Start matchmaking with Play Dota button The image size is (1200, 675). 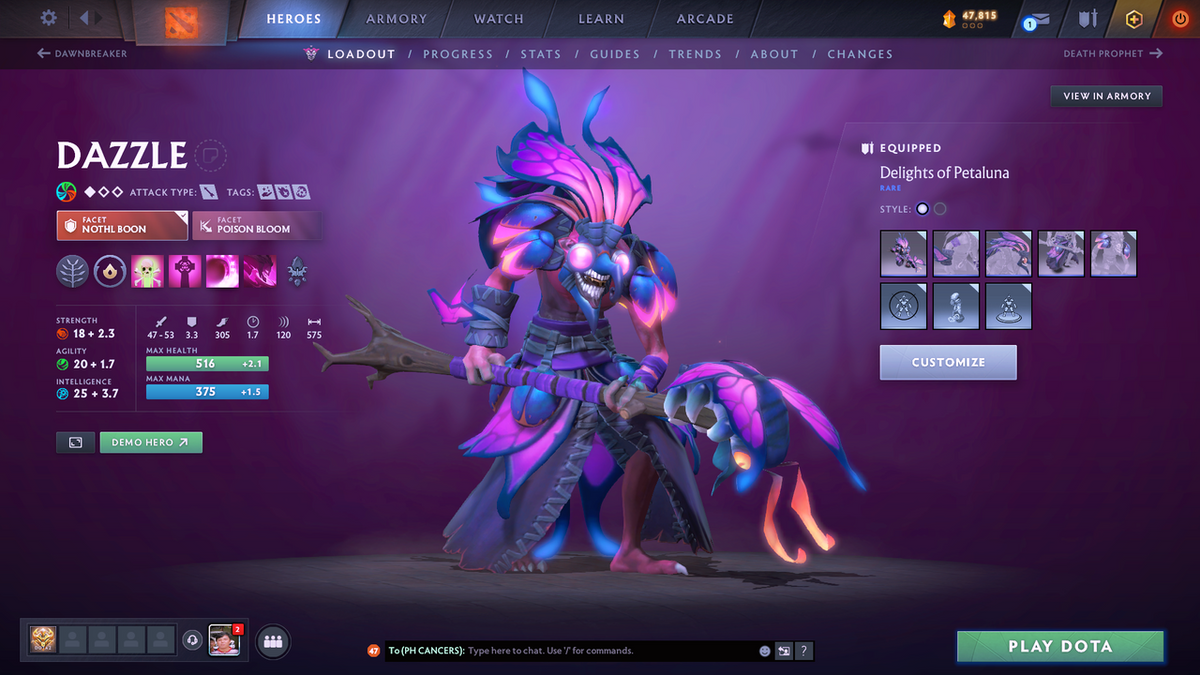click(x=1060, y=646)
